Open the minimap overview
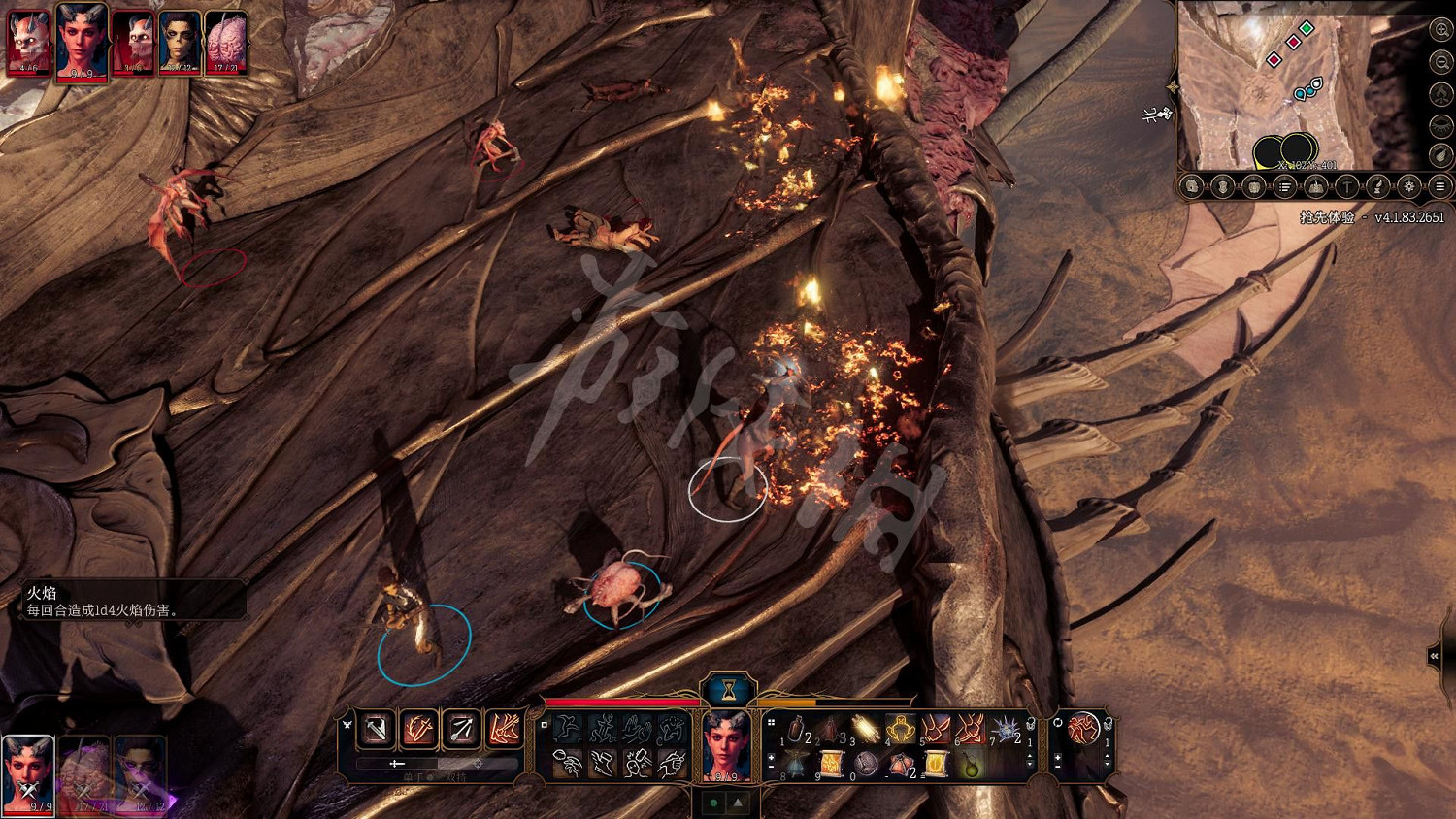Screen dimensions: 1456x819 (1262, 87)
